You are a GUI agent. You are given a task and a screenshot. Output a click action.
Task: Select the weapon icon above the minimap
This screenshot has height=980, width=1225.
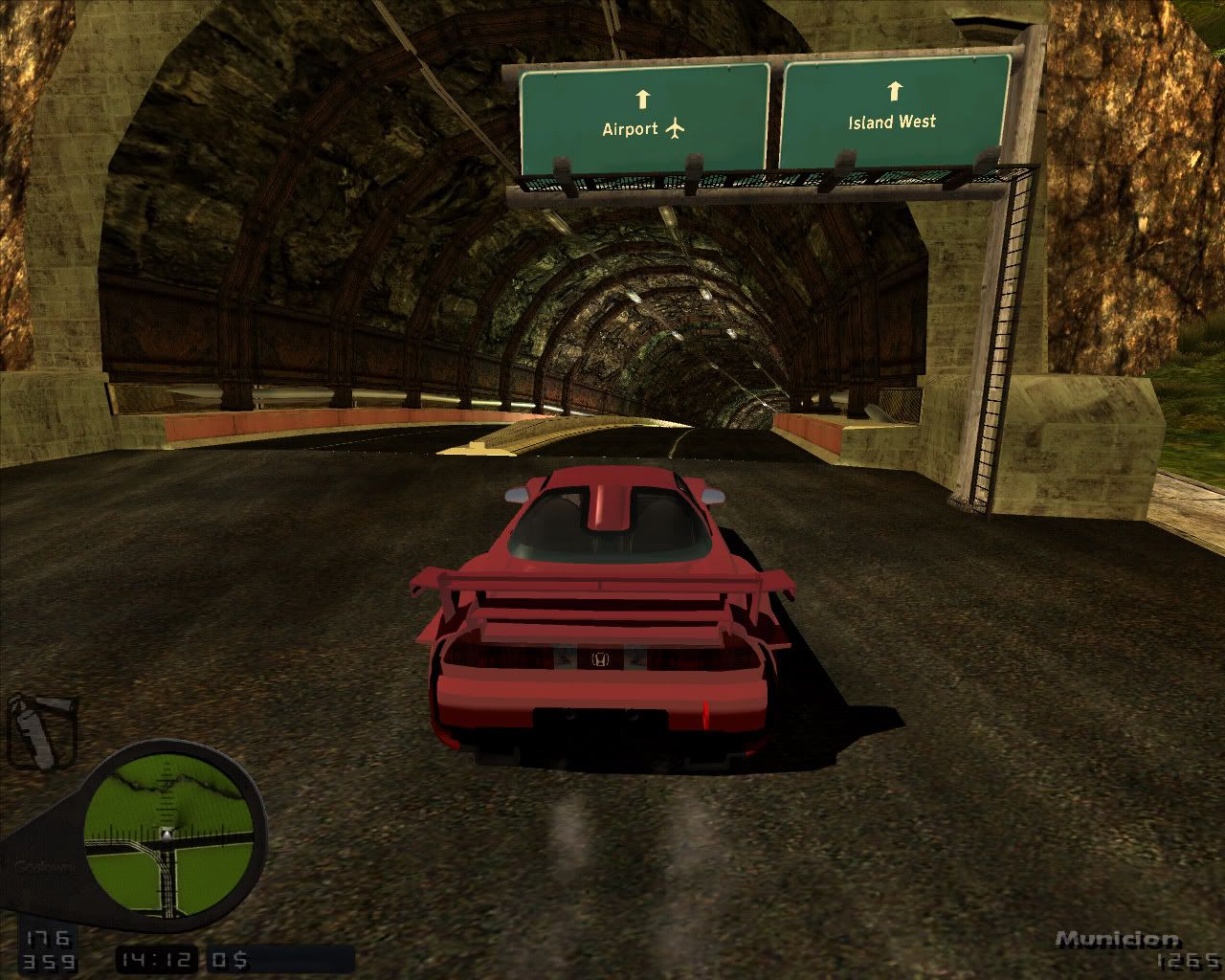click(41, 732)
